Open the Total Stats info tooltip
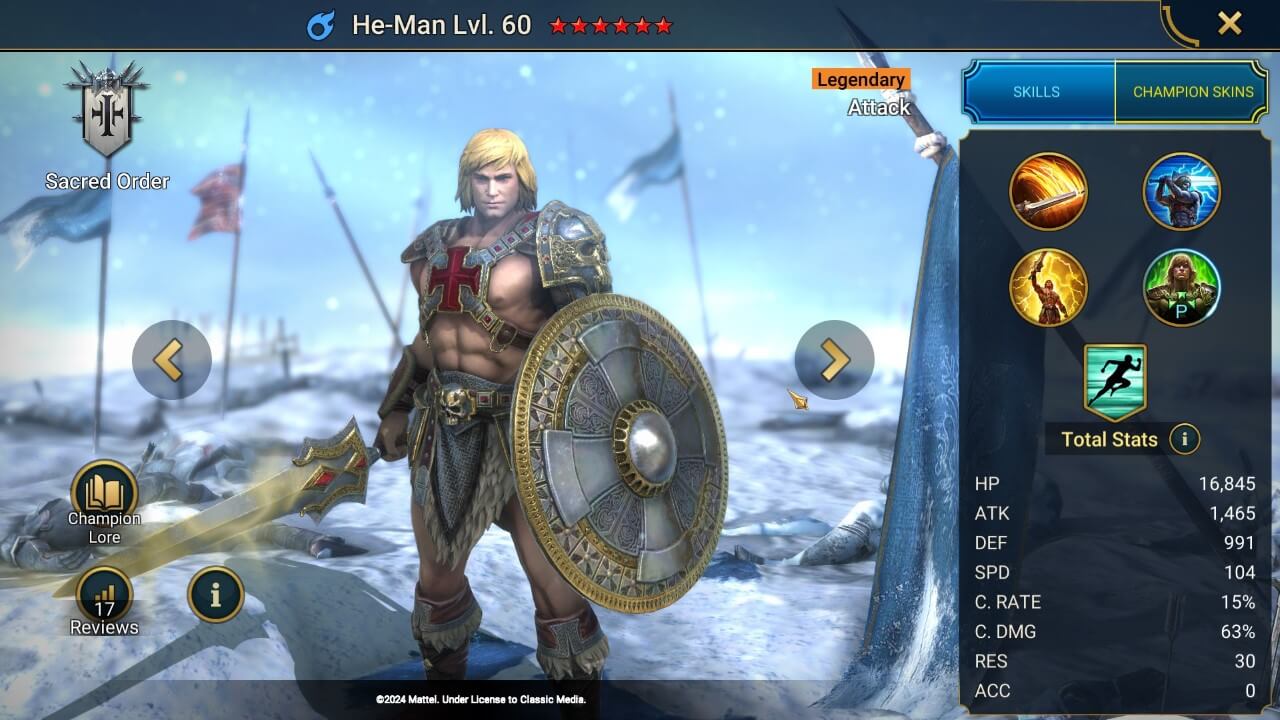Screen dimensions: 1280x720 [1185, 439]
